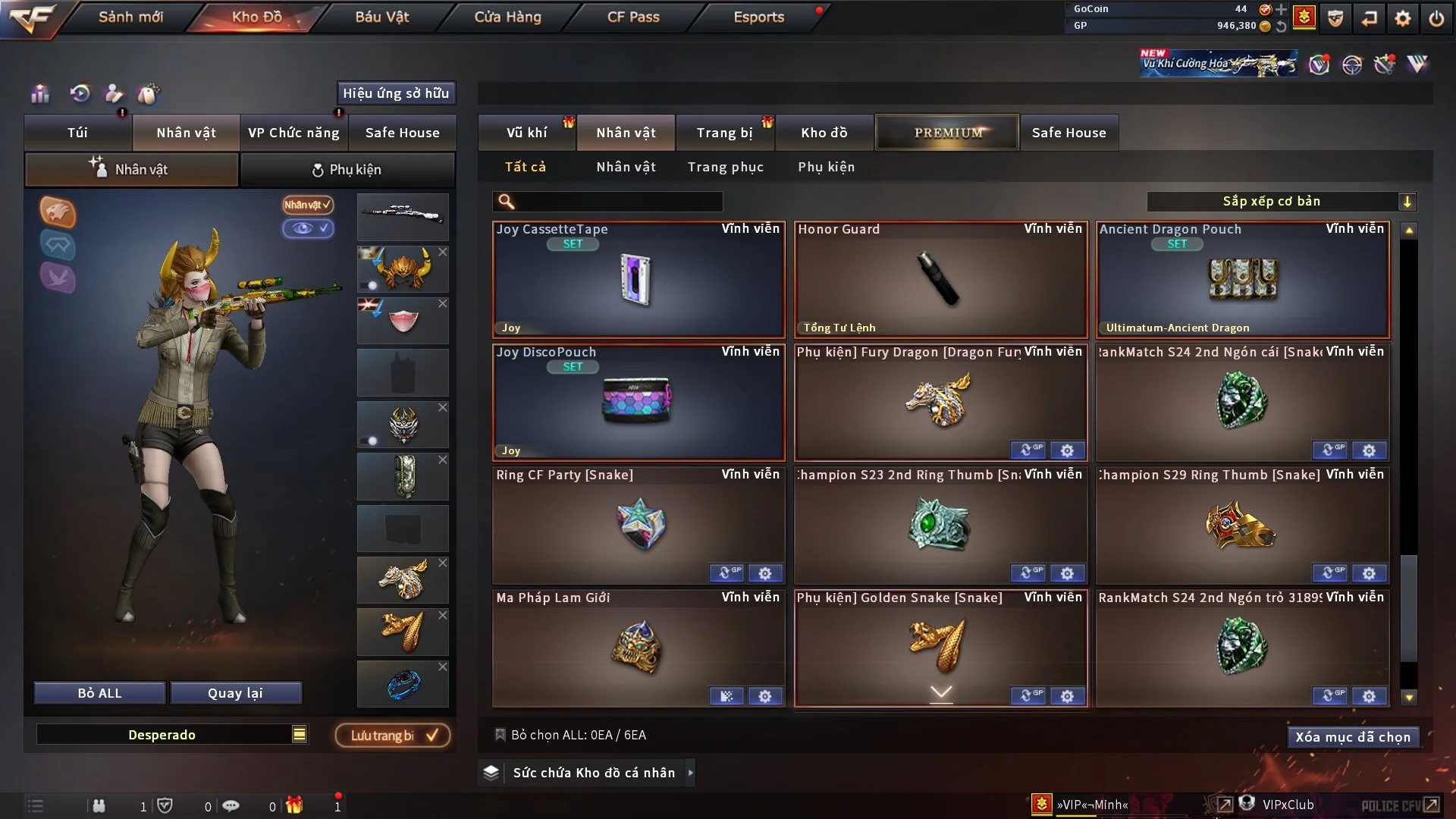
Task: Select the PREMIUM tab
Action: (x=947, y=133)
